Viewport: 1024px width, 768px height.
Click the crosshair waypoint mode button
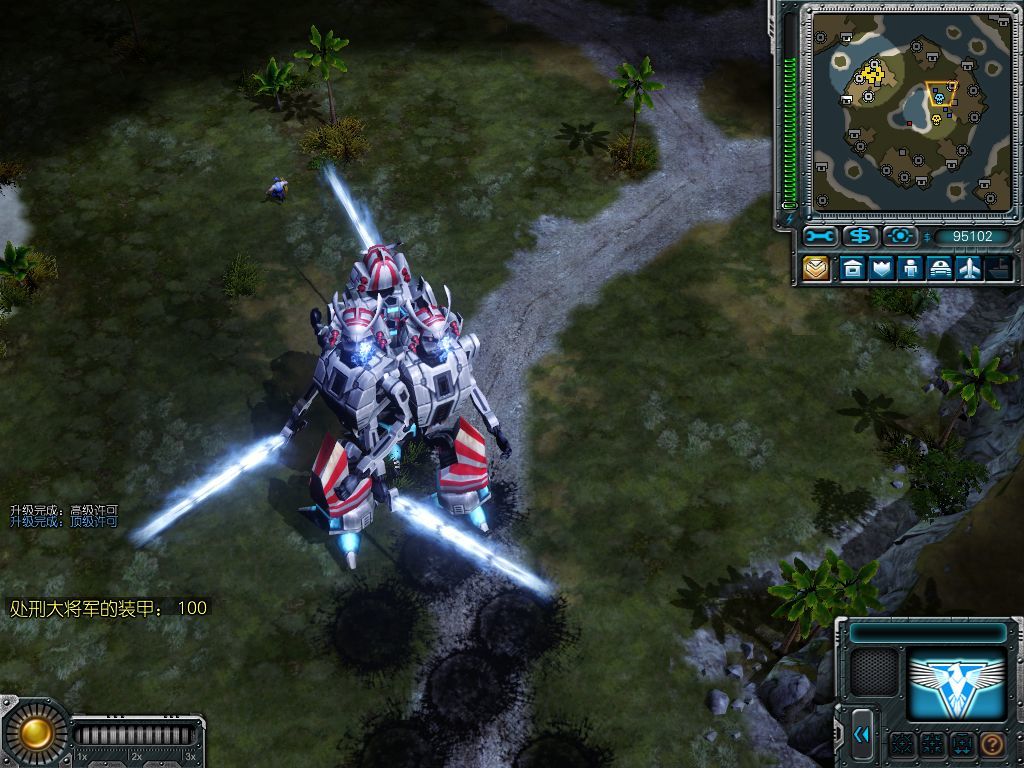click(899, 237)
